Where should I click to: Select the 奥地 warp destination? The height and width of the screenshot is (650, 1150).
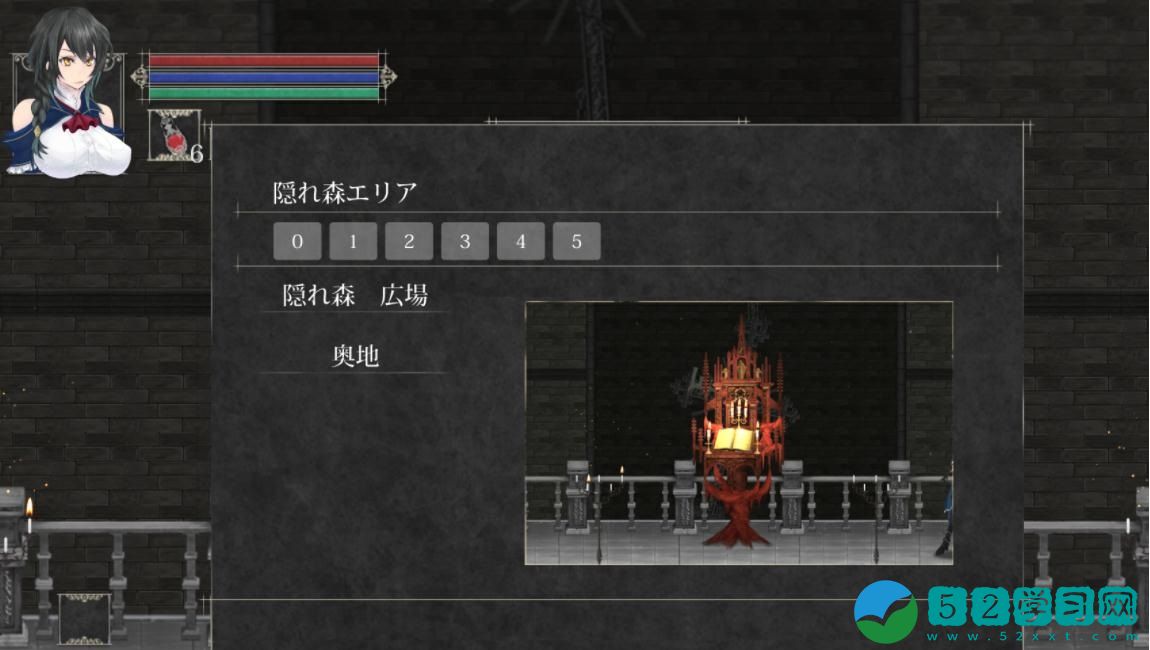point(355,356)
